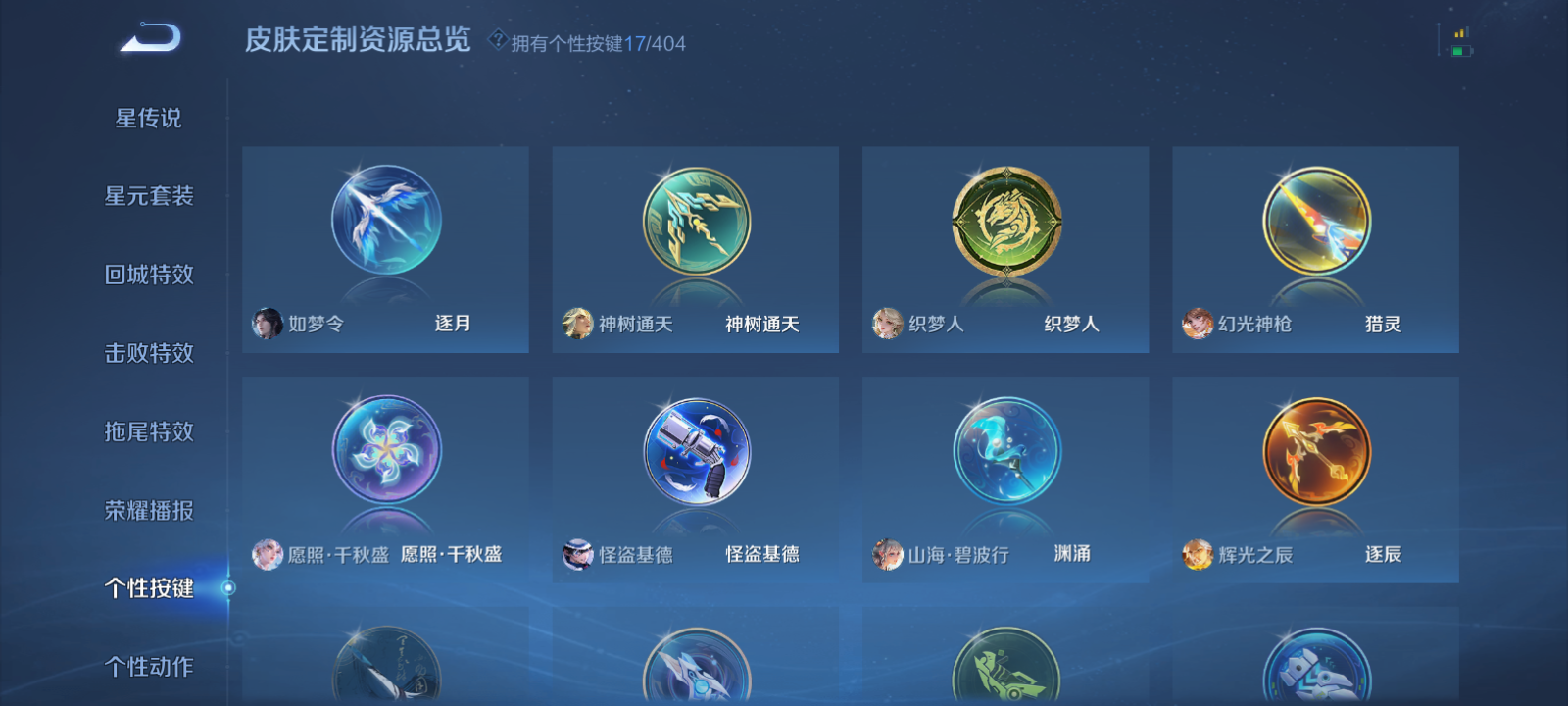This screenshot has height=706, width=1568.
Task: Click the back arrow icon top-left
Action: [147, 39]
